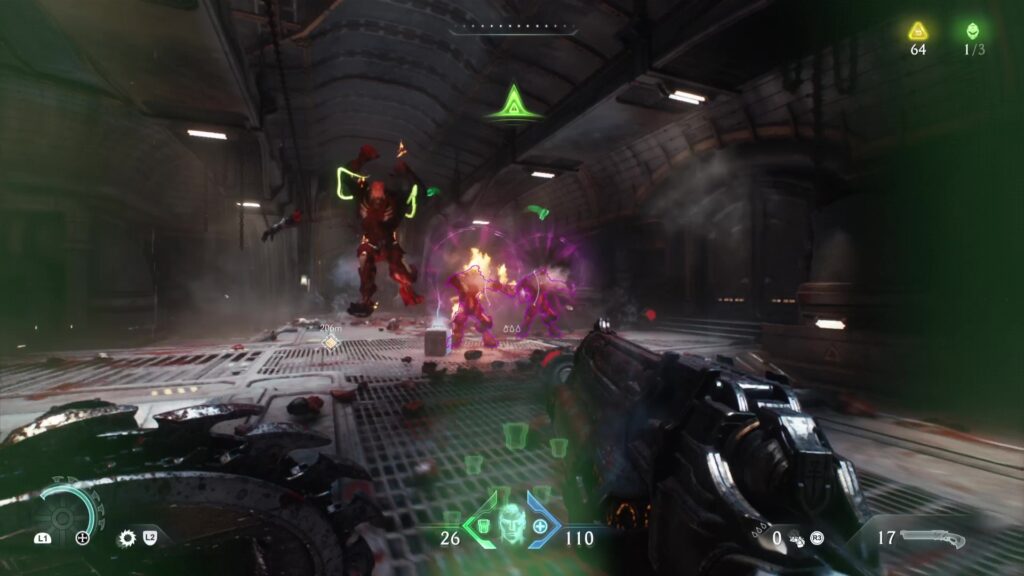Screen dimensions: 1024x576
Task: Click the 206m objective waypoint marker
Action: (x=330, y=341)
